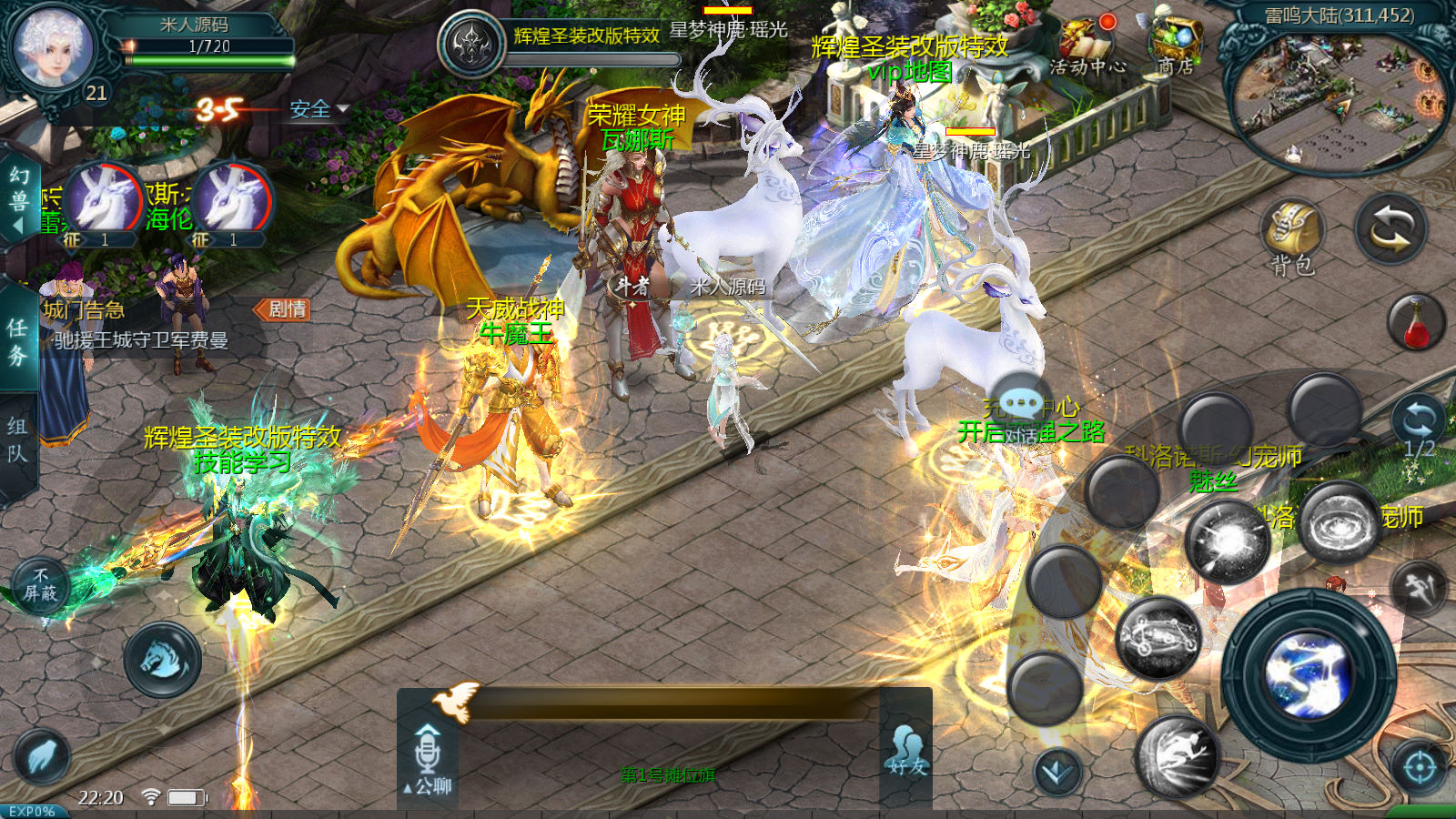The image size is (1456, 819).
Task: Switch skill page with the 1/2 button
Action: point(1418,428)
